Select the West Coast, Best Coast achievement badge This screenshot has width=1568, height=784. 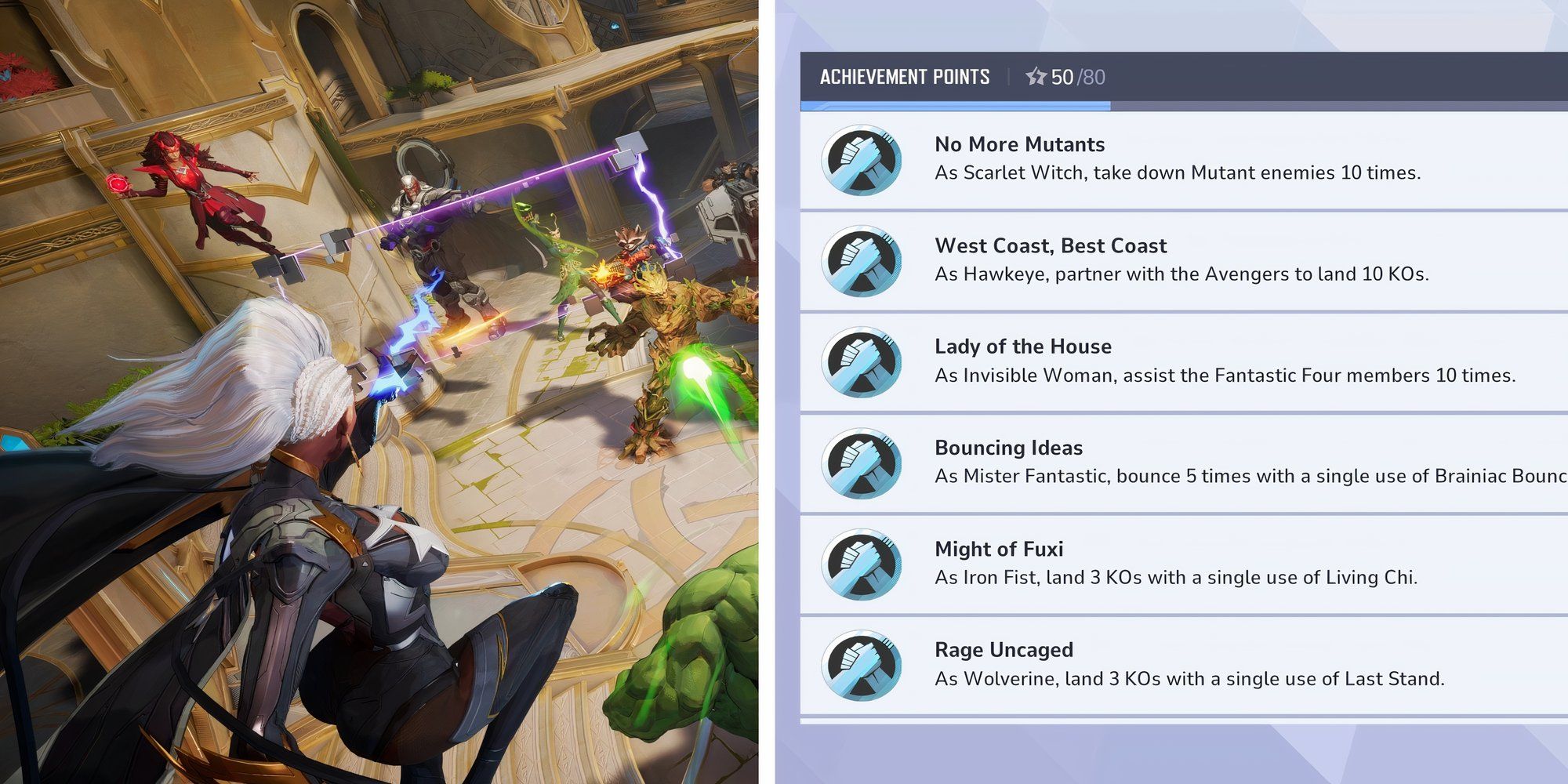862,261
